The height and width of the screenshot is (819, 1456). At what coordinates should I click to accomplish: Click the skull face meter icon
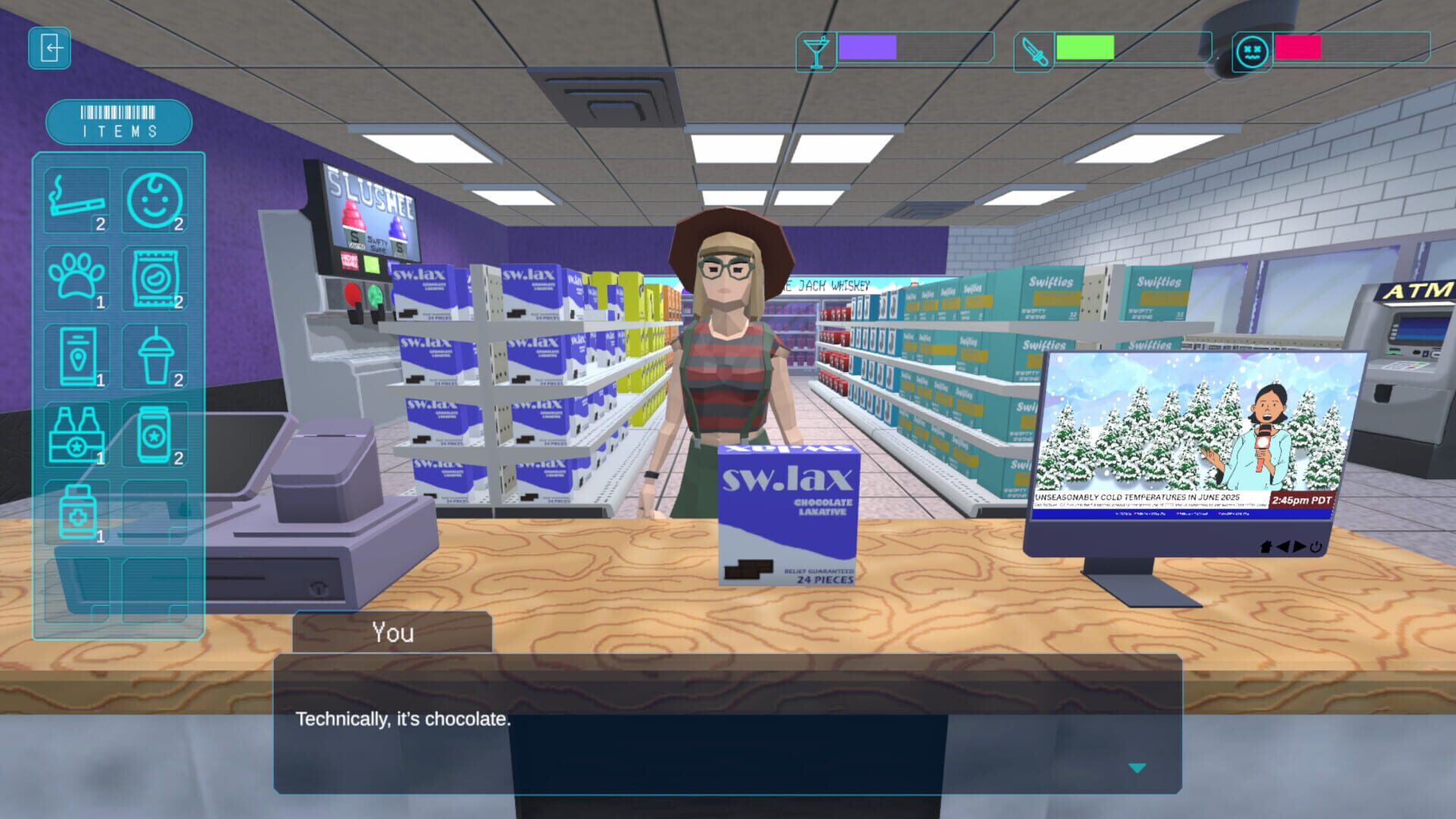(1252, 52)
